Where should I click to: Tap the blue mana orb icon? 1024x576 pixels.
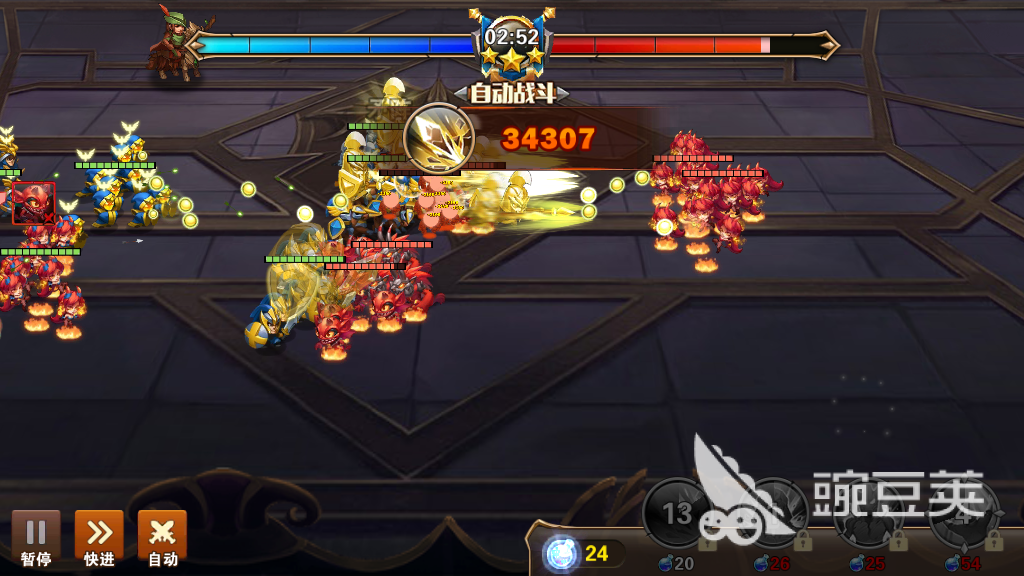click(561, 554)
